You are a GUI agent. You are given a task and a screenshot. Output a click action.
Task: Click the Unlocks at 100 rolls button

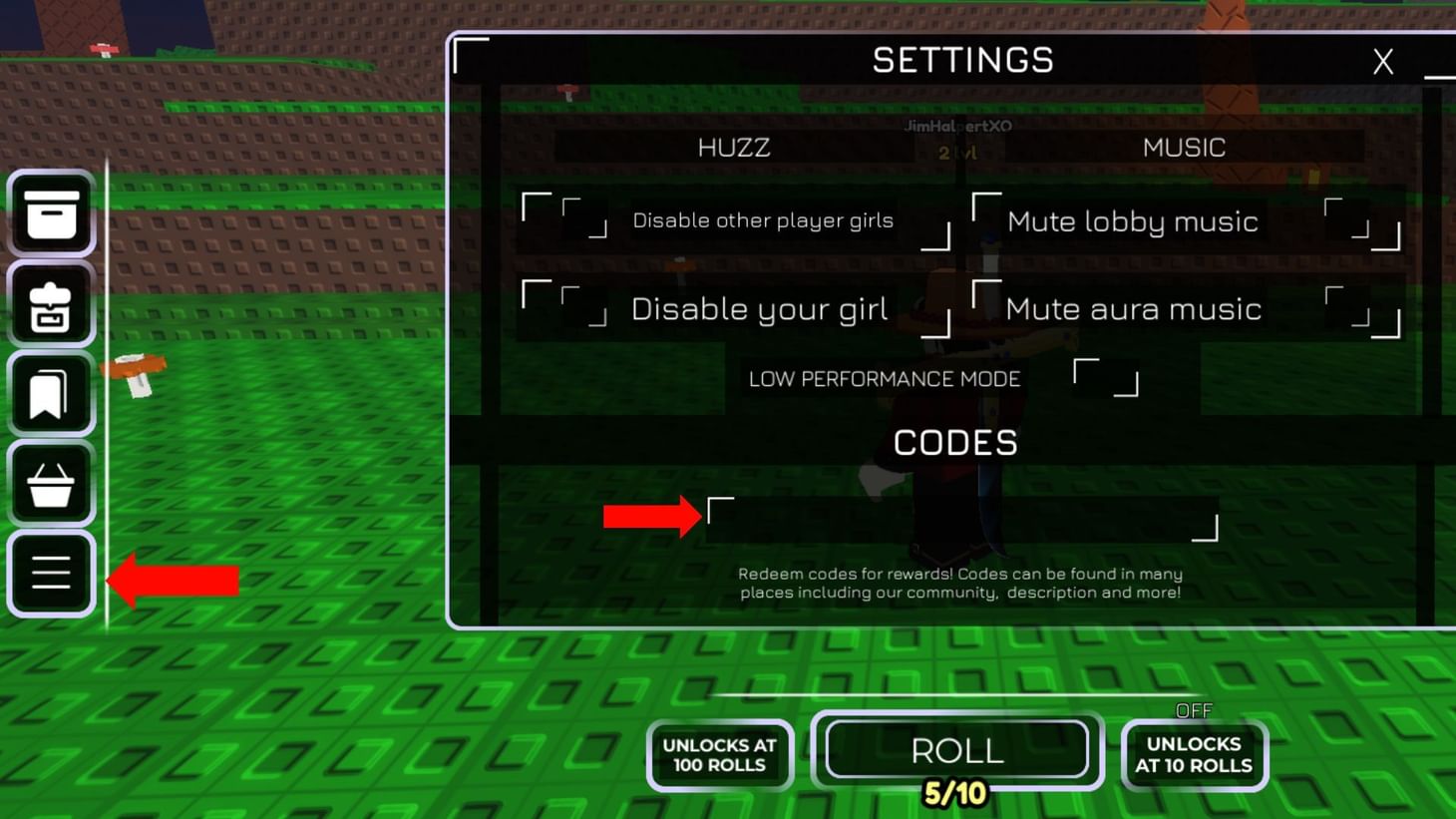(x=720, y=755)
